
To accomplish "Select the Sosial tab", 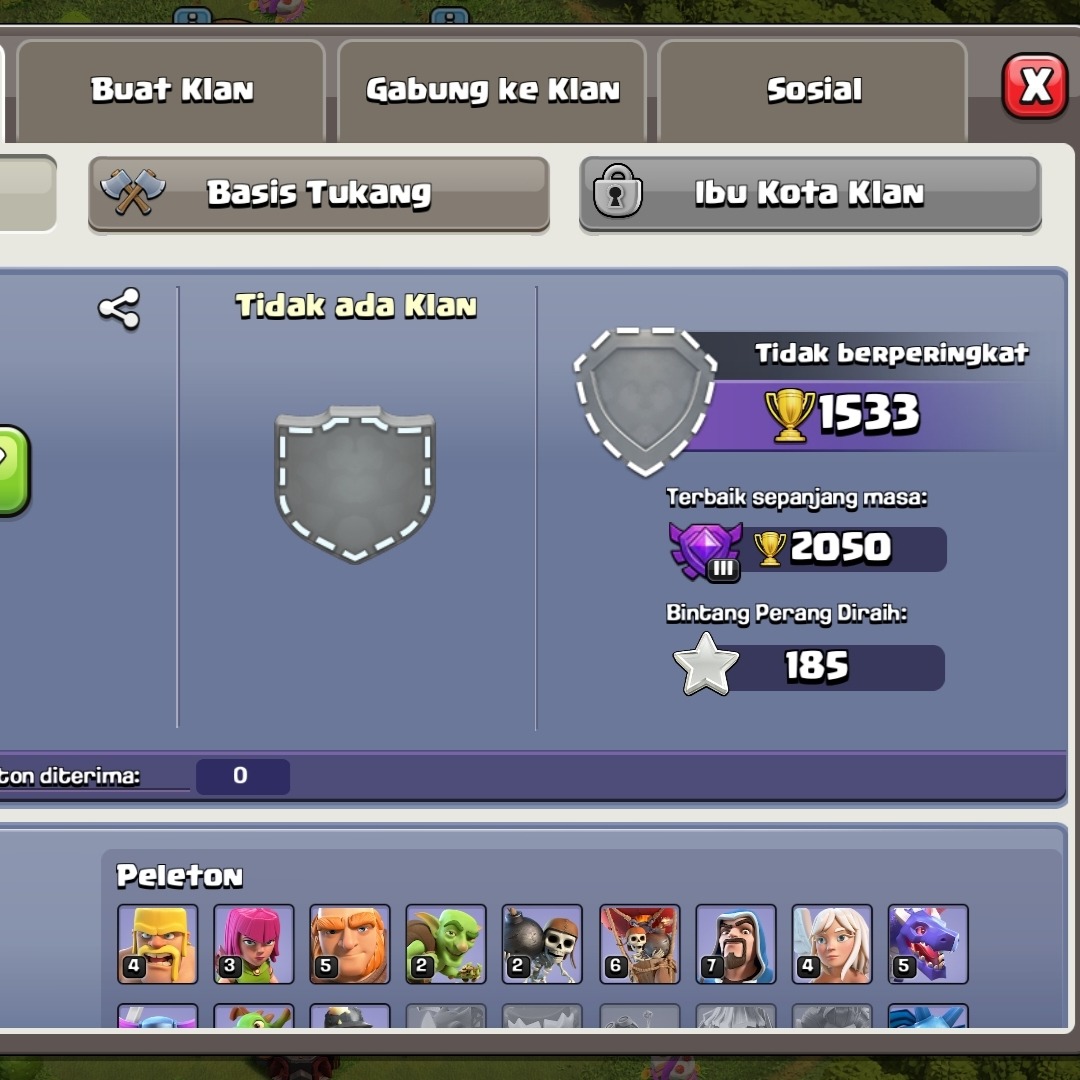I will (813, 90).
